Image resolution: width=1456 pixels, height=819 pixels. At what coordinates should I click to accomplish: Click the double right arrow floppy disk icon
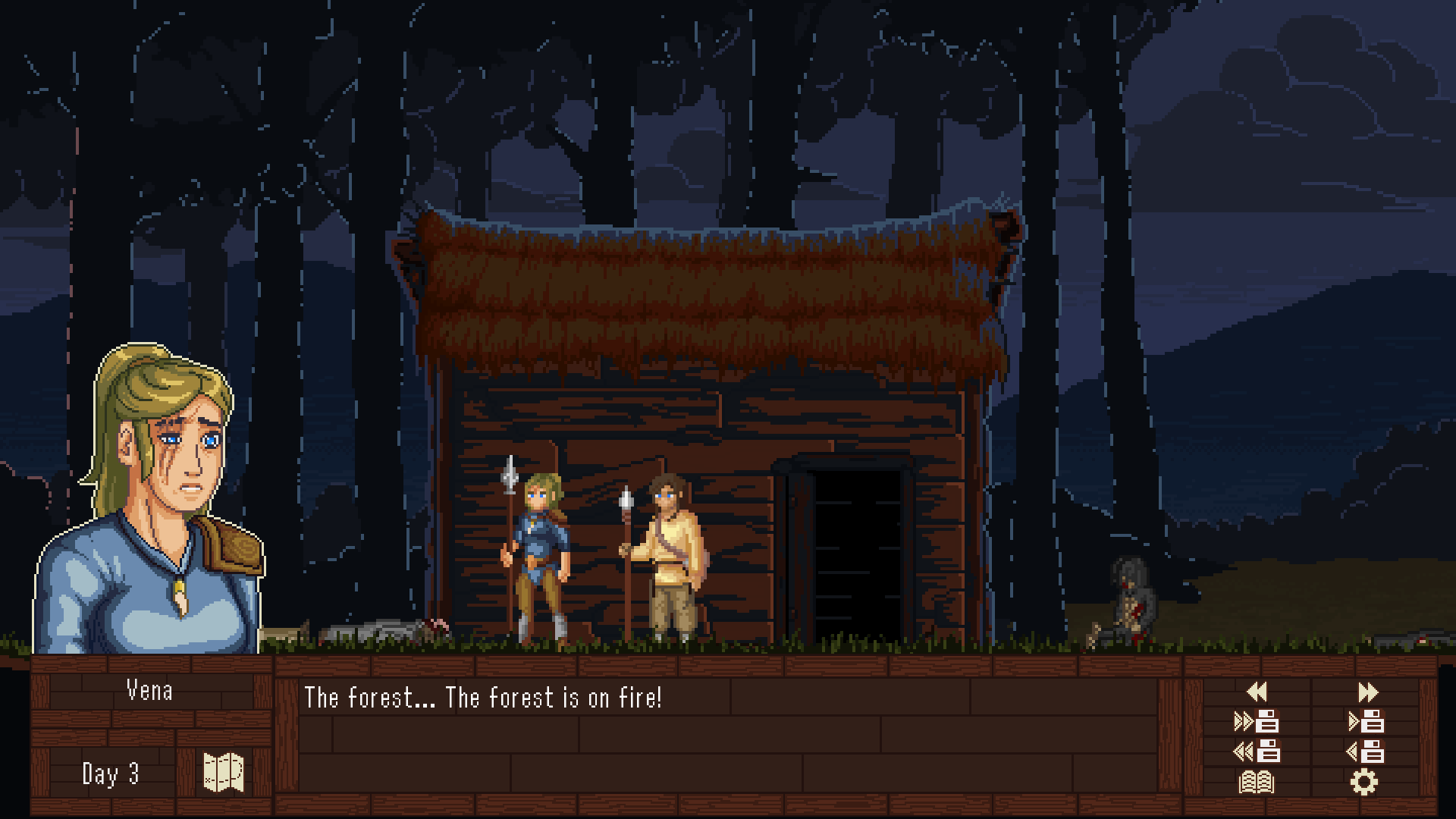(1257, 721)
